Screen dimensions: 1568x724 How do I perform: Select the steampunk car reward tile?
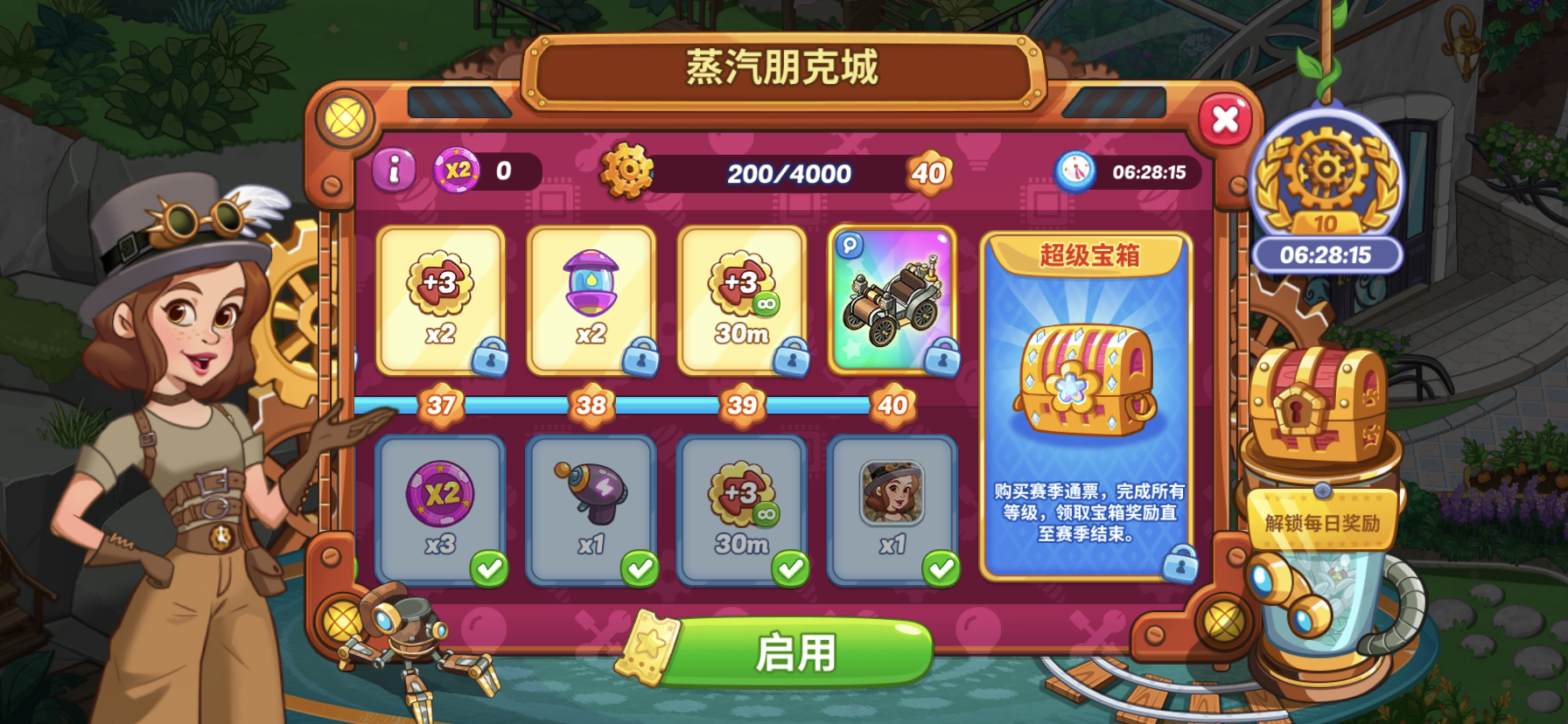892,302
